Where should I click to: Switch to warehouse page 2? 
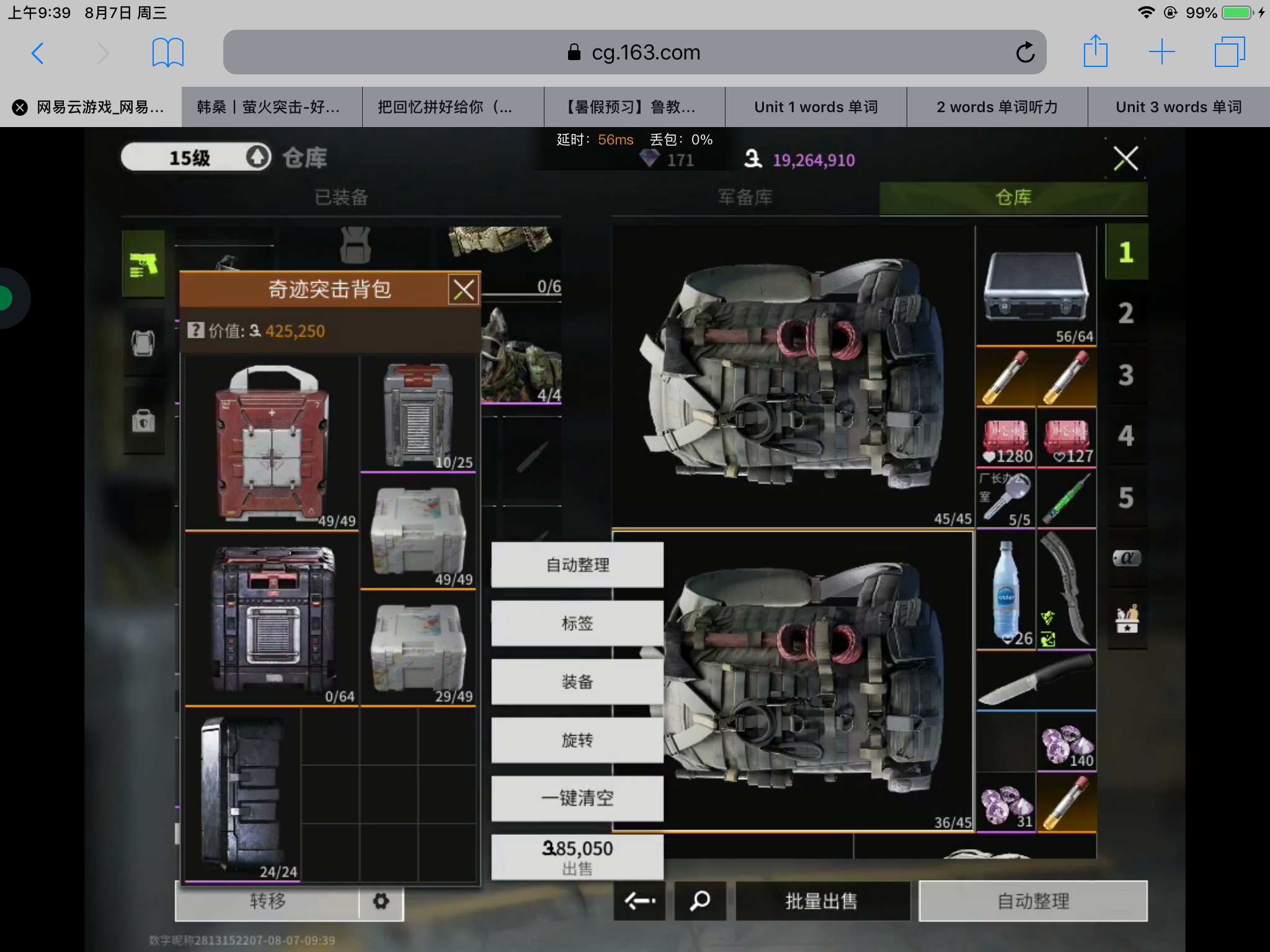(1126, 313)
